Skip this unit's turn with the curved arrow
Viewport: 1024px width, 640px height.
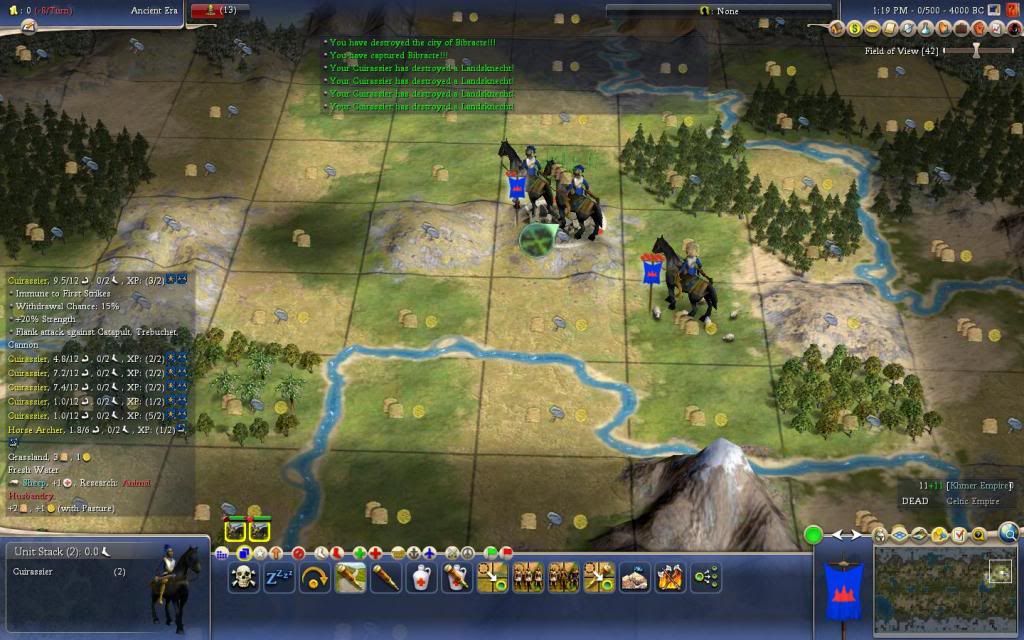click(x=315, y=577)
